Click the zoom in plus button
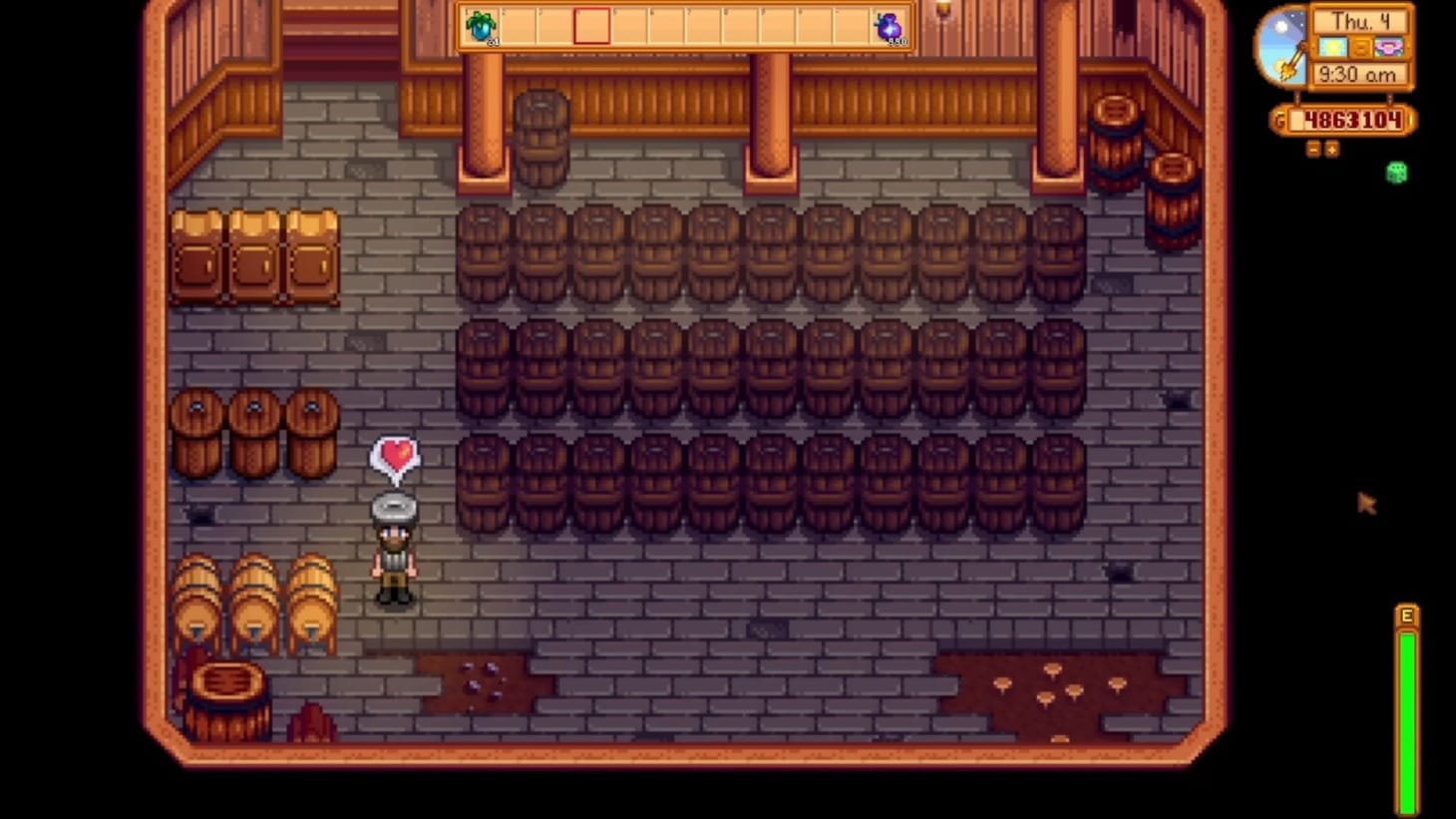Viewport: 1456px width, 819px height. click(1333, 150)
